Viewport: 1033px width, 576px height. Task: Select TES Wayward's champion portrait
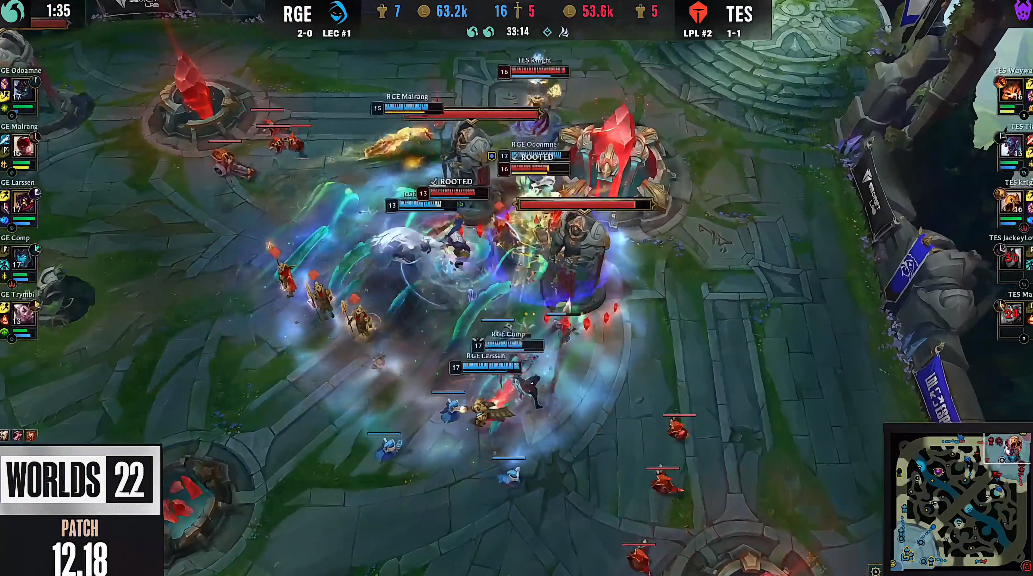click(x=1012, y=91)
